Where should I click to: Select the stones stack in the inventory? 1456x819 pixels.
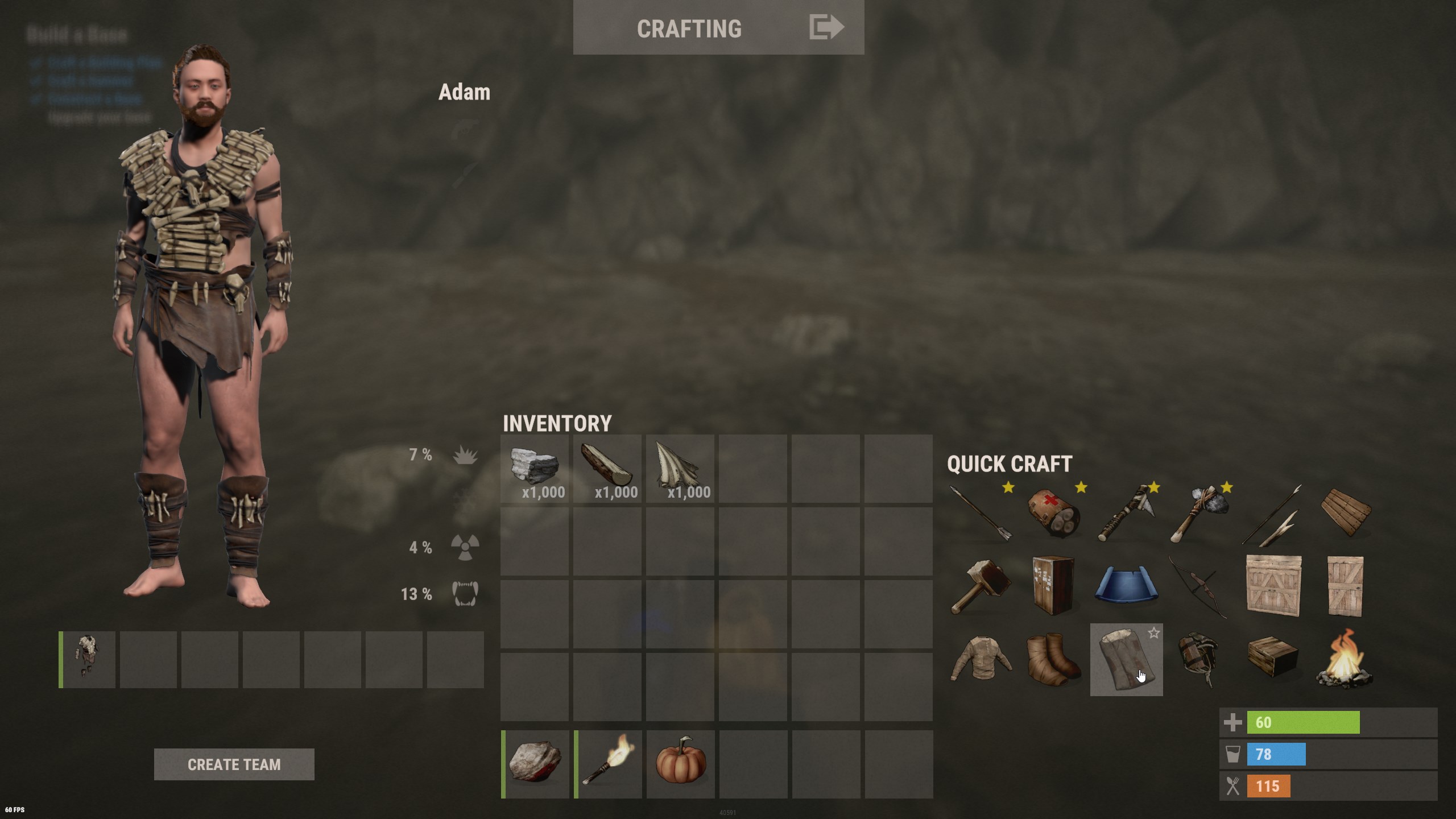point(535,469)
